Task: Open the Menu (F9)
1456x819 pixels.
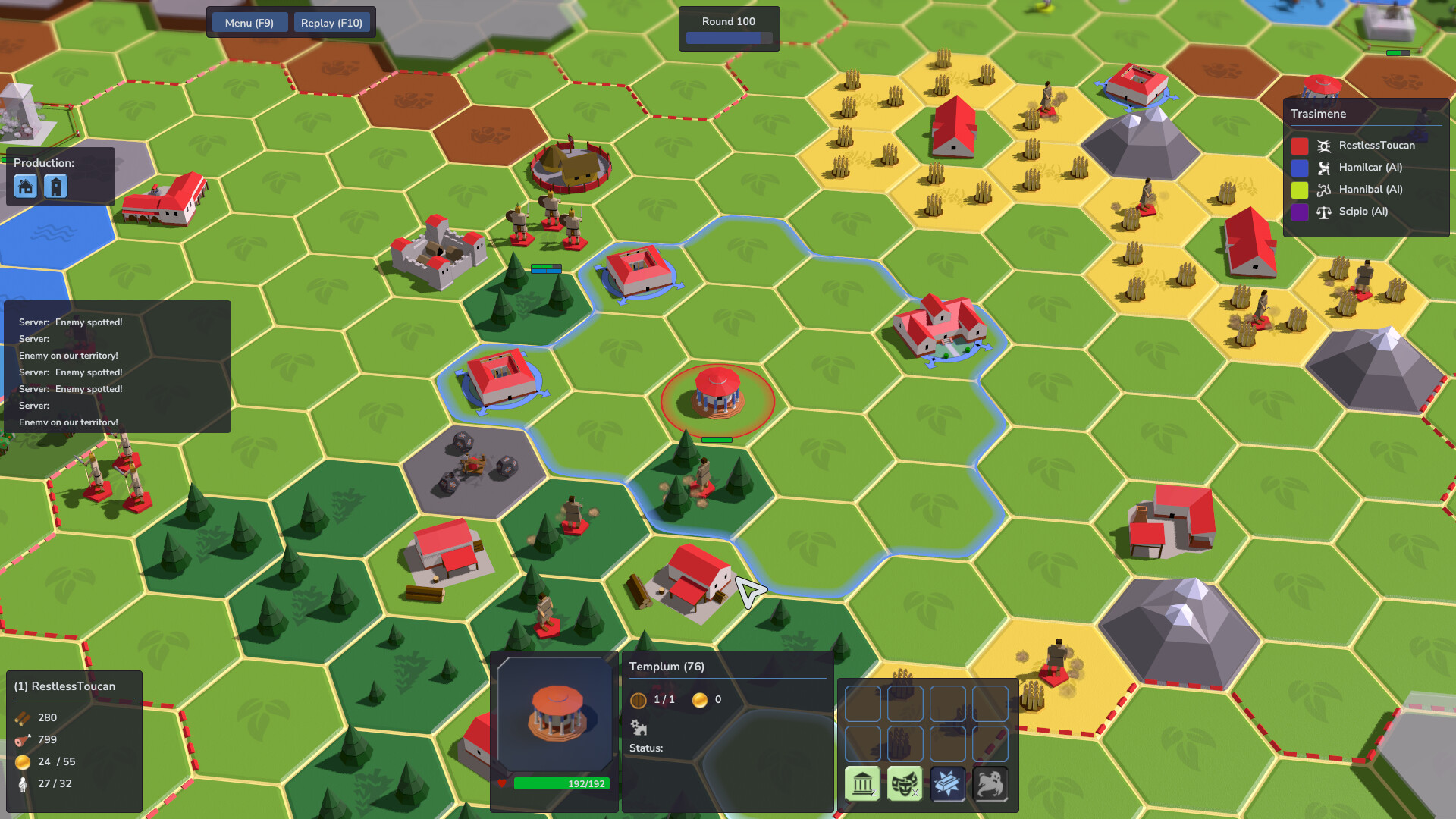Action: pos(249,22)
